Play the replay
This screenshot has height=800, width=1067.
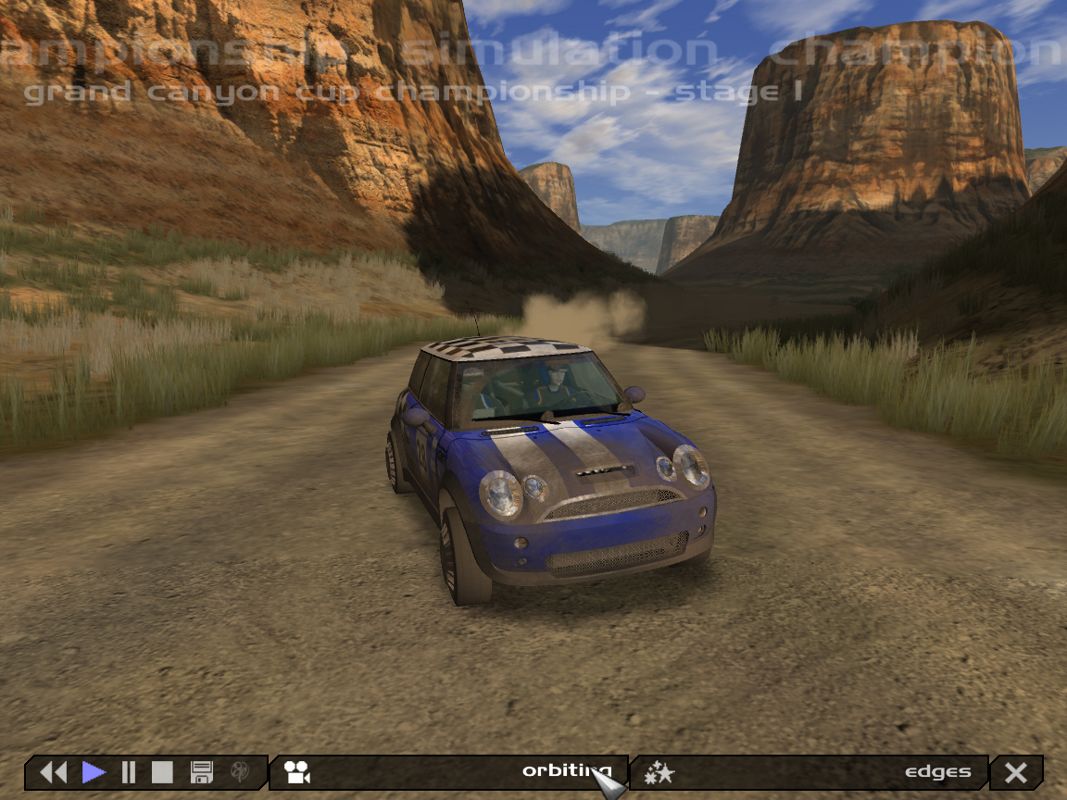tap(94, 772)
